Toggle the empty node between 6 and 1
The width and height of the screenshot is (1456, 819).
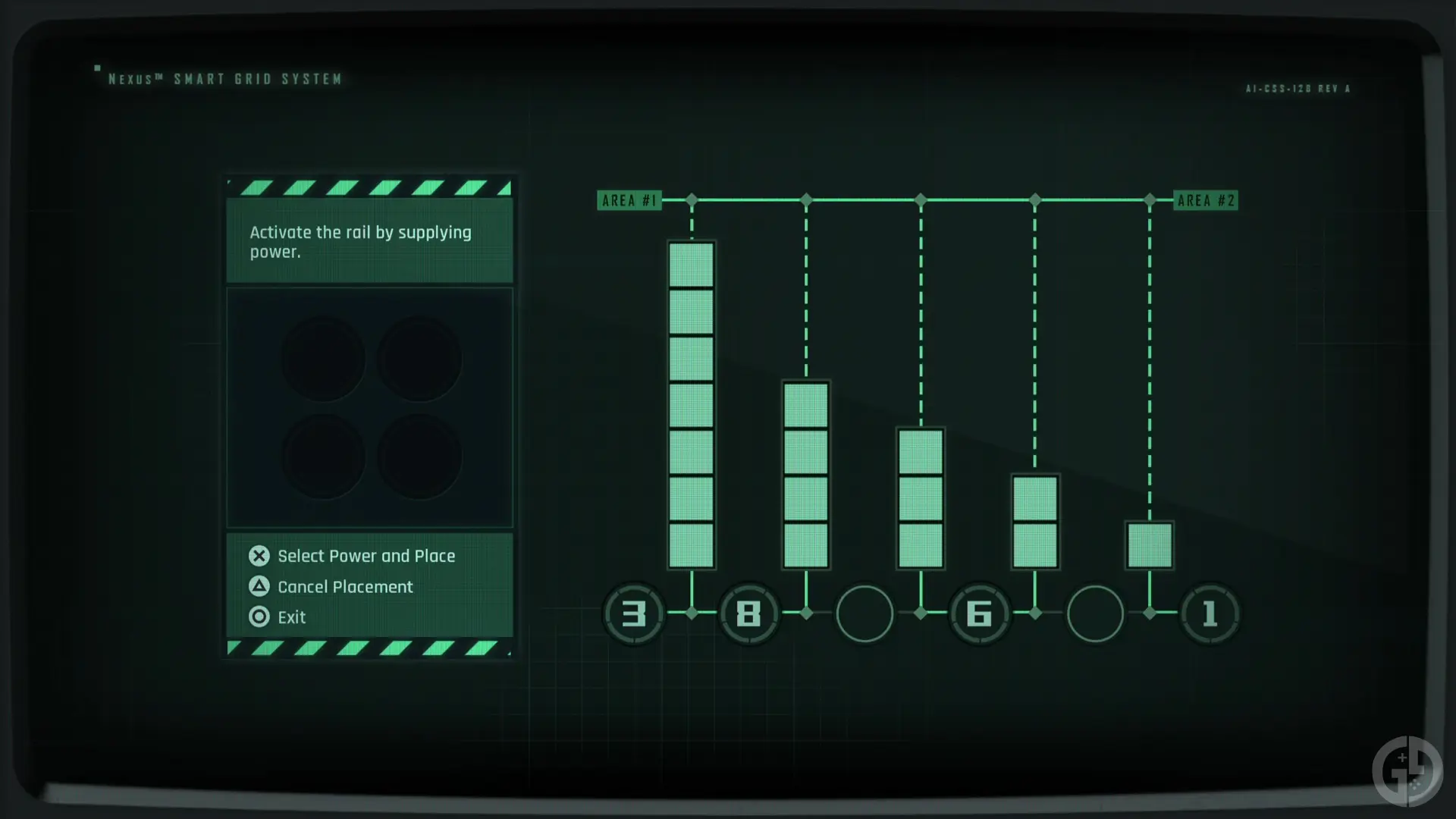[x=1095, y=614]
